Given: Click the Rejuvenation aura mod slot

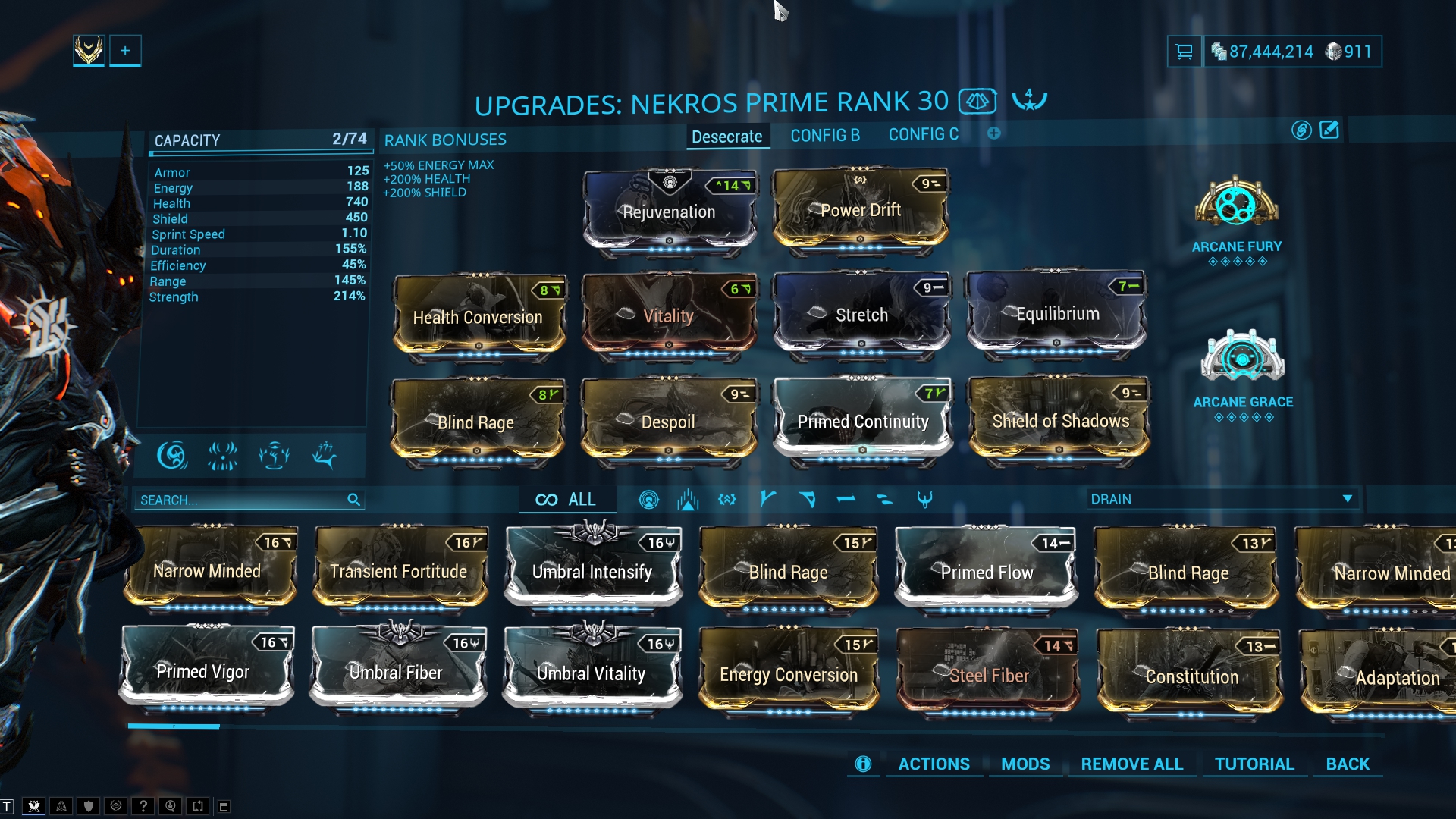Looking at the screenshot, I should click(669, 211).
